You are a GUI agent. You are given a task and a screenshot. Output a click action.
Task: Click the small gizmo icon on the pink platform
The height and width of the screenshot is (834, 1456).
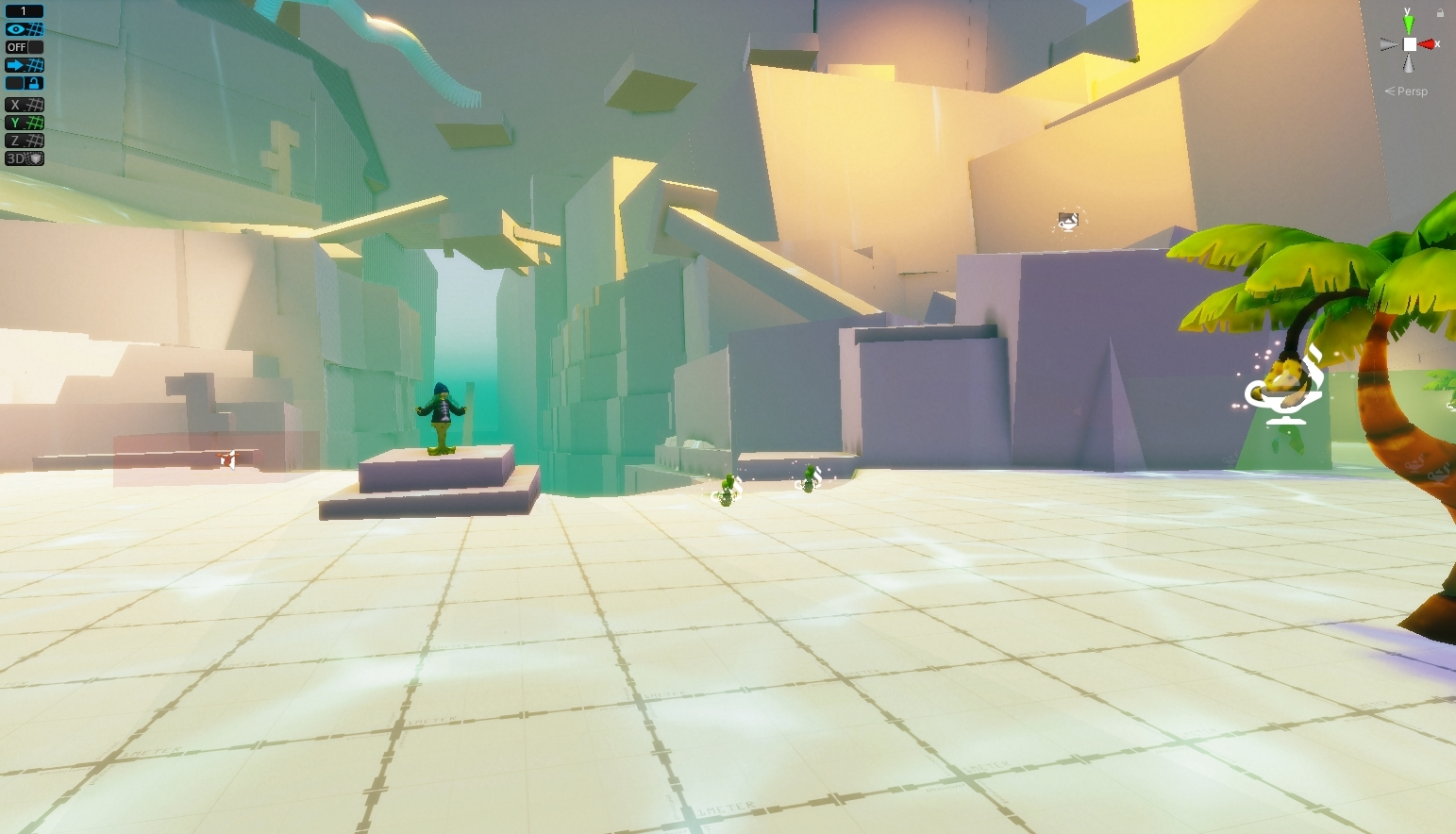click(227, 459)
